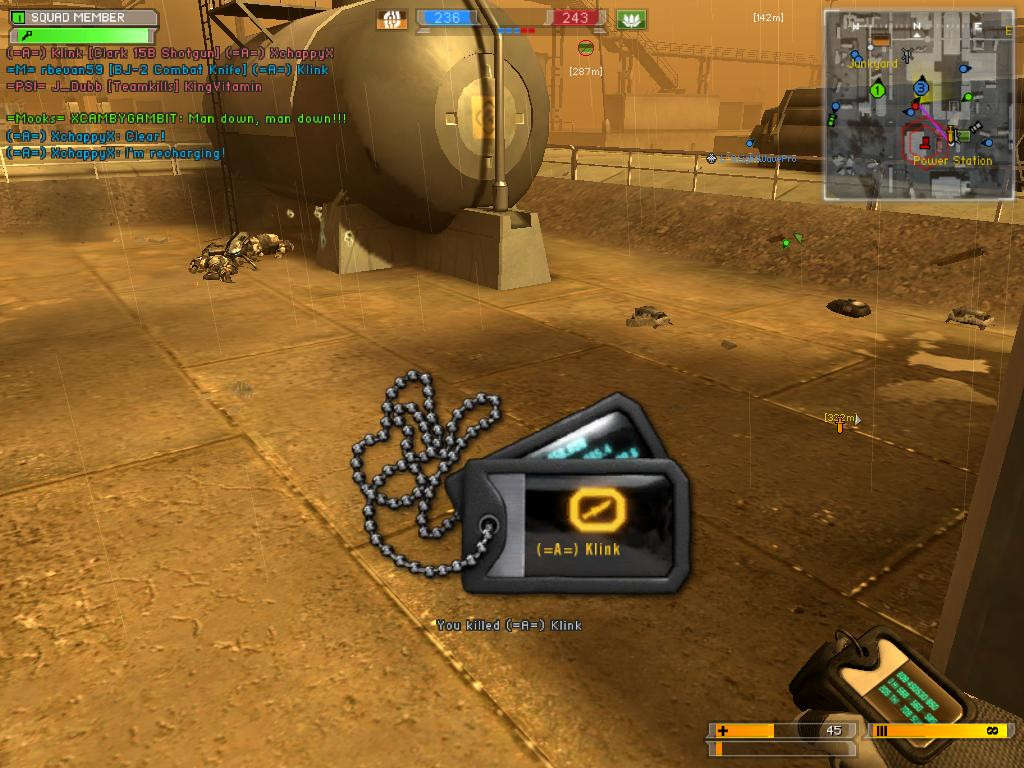Click XchappyX's "I'm recharging!" chat line
This screenshot has height=768, width=1024.
pyautogui.click(x=115, y=153)
